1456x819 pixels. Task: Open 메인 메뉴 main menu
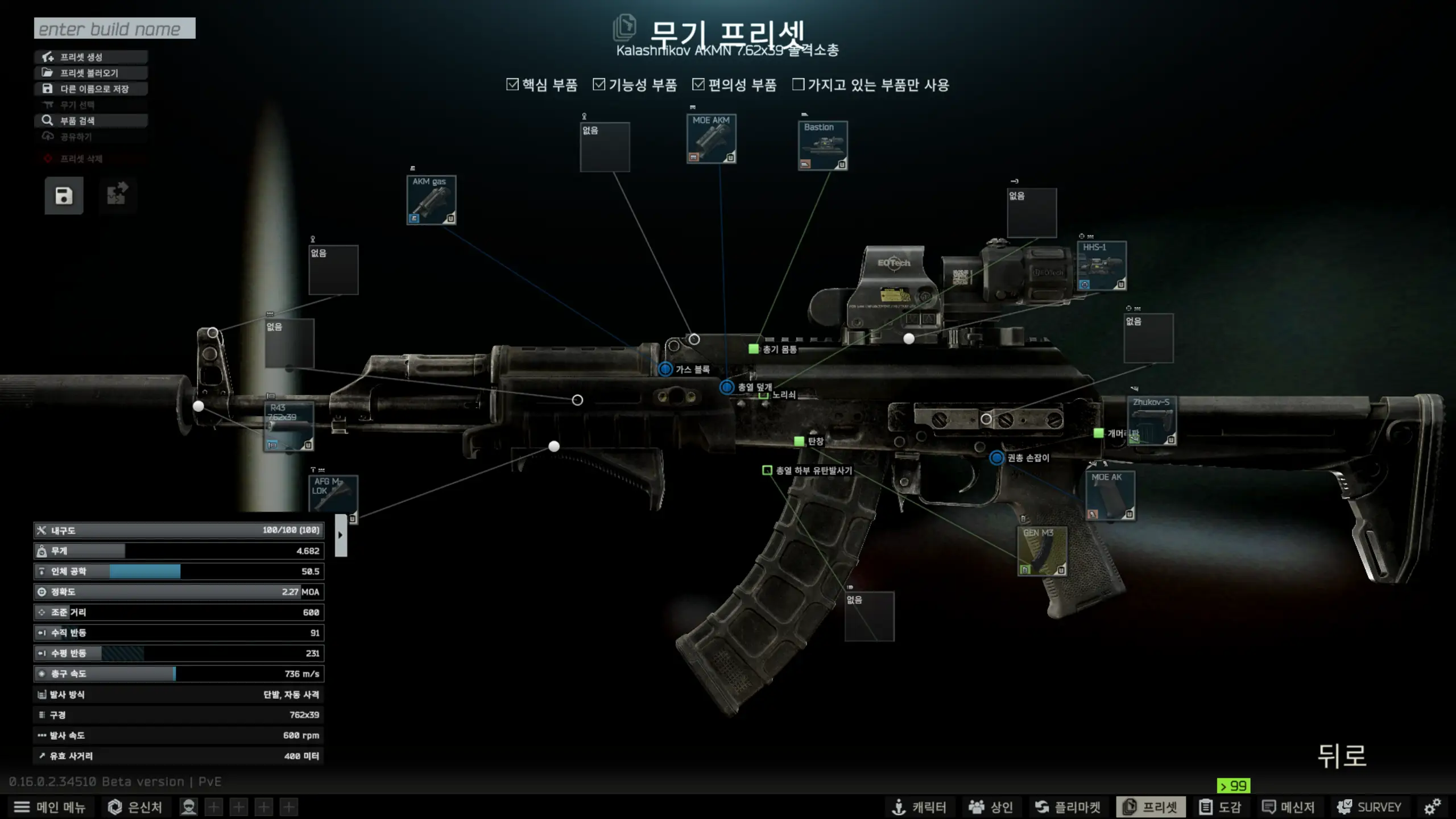(49, 807)
